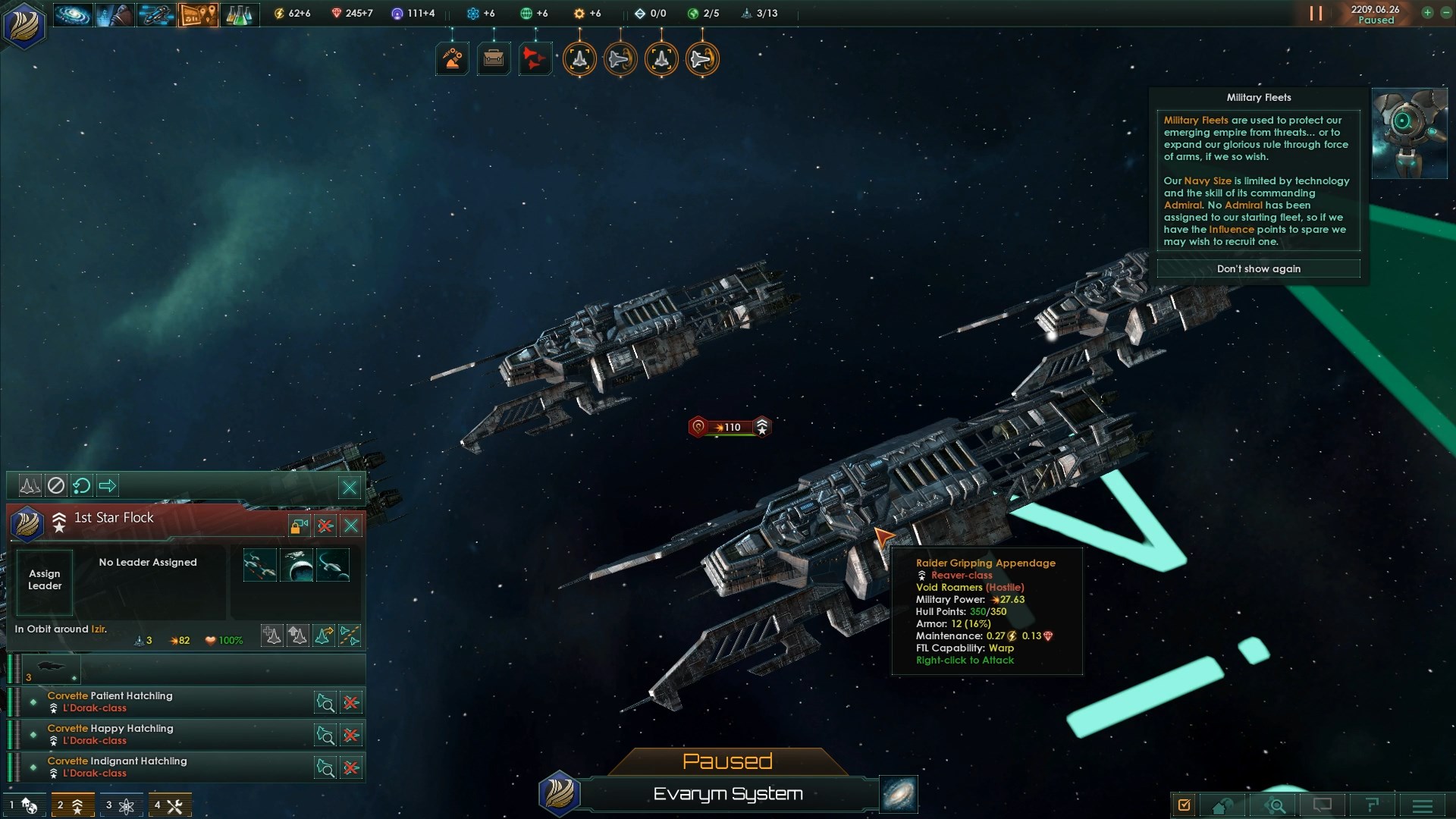
Task: Delete the Corvette Indignant Hatchling ship
Action: point(351,767)
